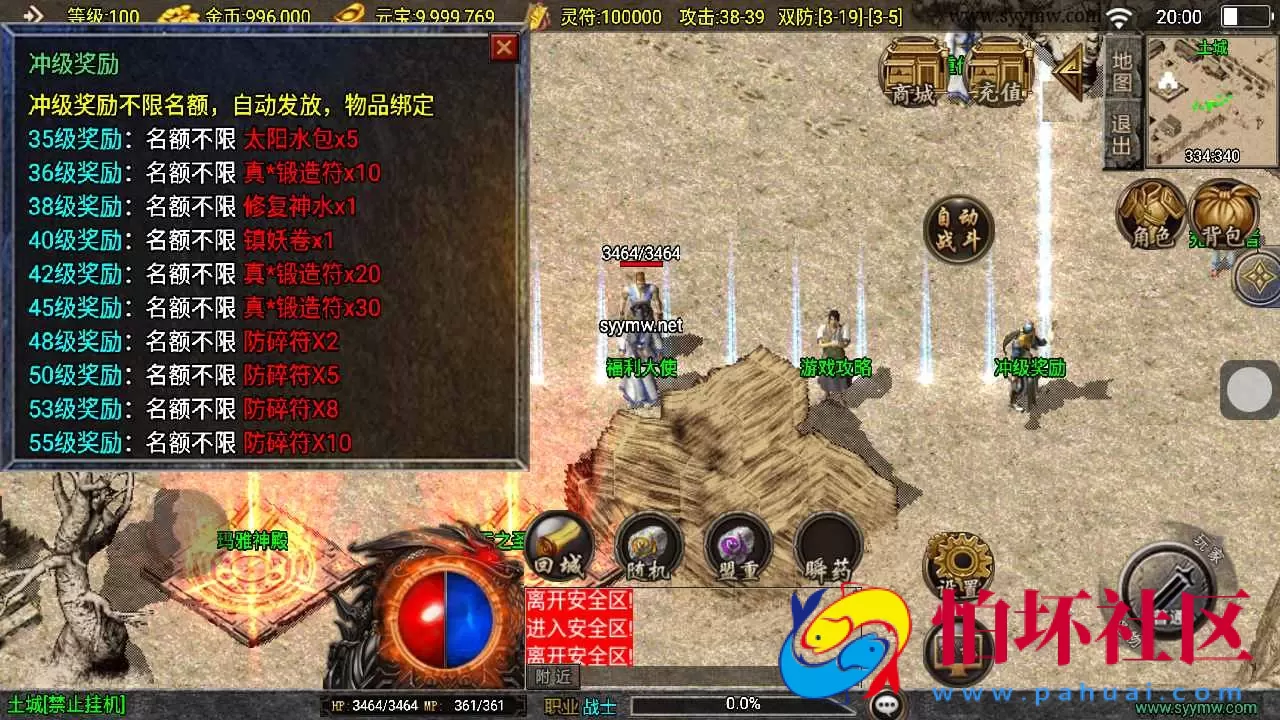This screenshot has height=720, width=1280.
Task: Toggle 自动战斗 auto-battle mode
Action: (957, 228)
